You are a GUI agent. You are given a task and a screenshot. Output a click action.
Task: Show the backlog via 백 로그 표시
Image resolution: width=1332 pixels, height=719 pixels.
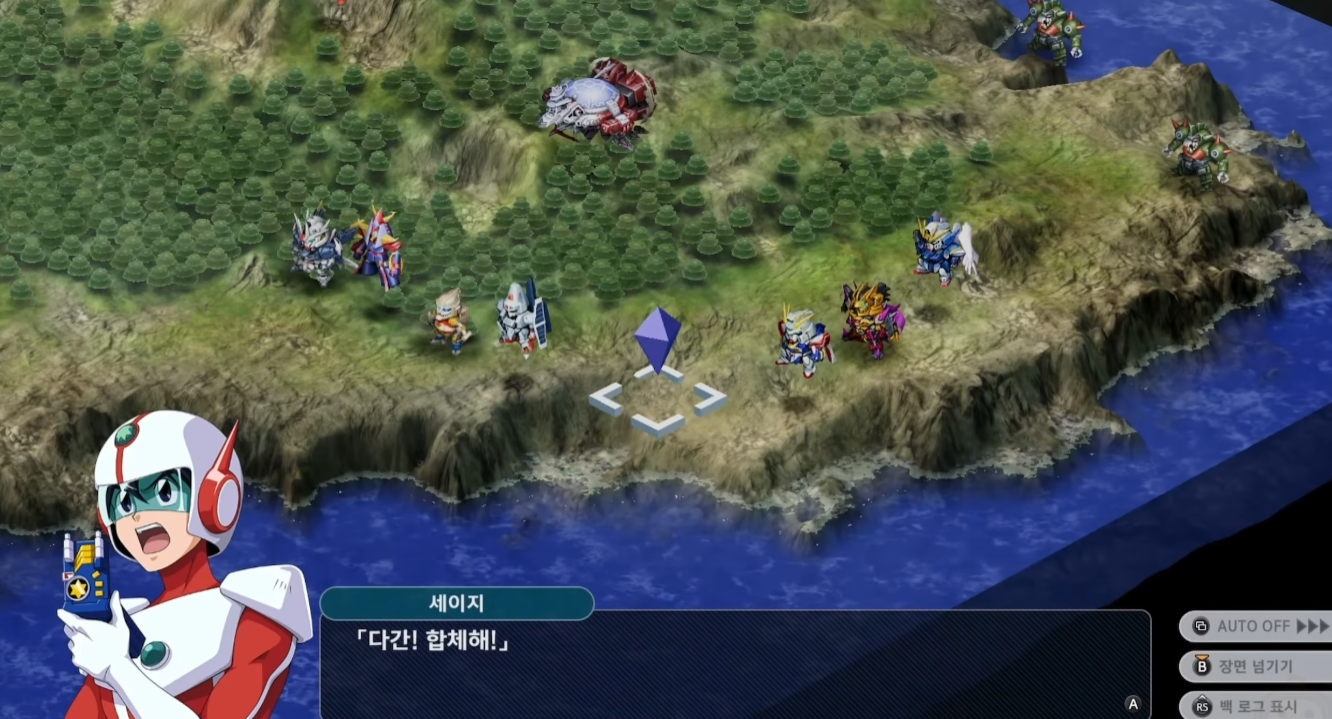click(1258, 706)
